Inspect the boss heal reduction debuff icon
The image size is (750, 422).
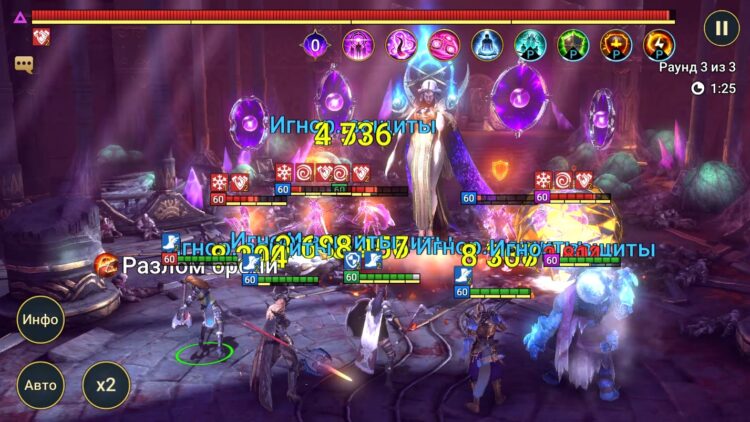click(x=41, y=37)
